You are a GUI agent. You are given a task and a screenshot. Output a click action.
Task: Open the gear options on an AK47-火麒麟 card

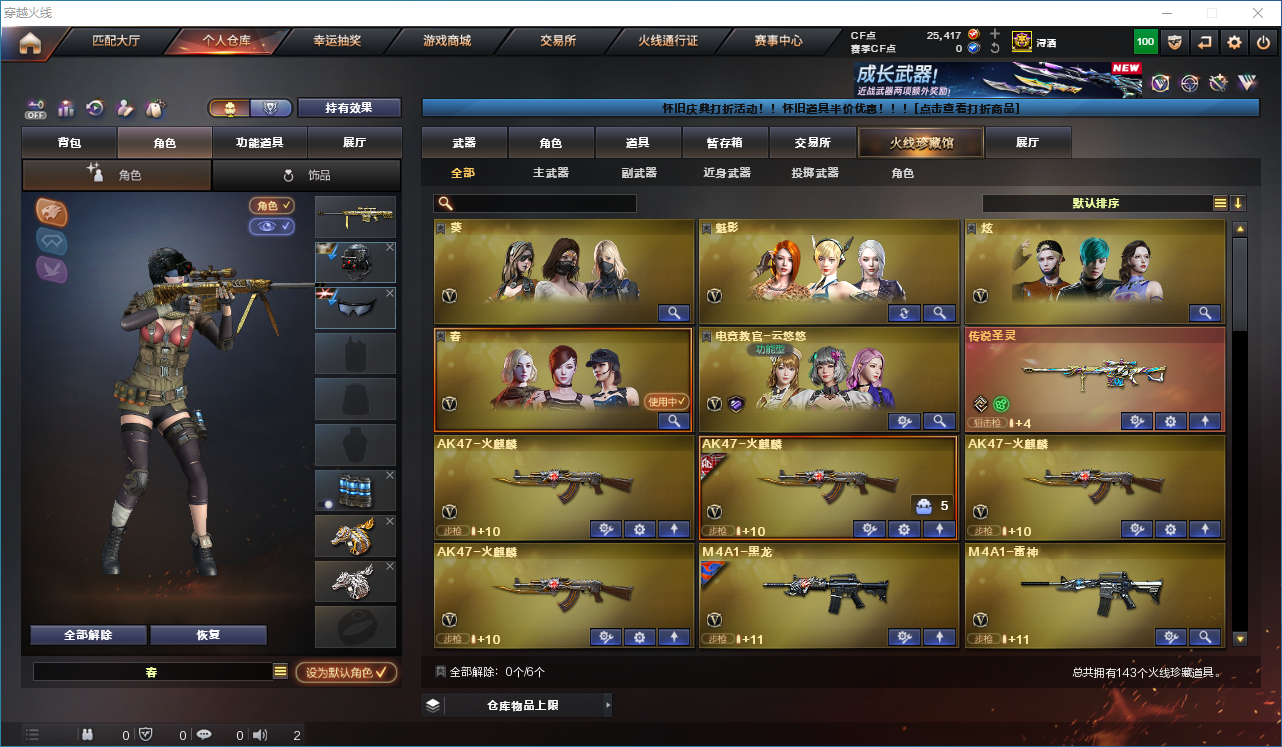(x=639, y=529)
